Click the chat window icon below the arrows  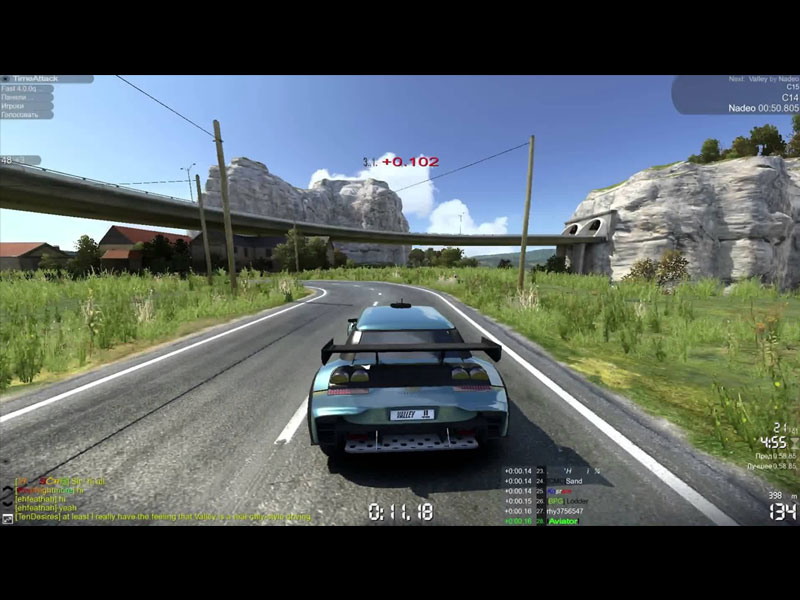tap(7, 518)
